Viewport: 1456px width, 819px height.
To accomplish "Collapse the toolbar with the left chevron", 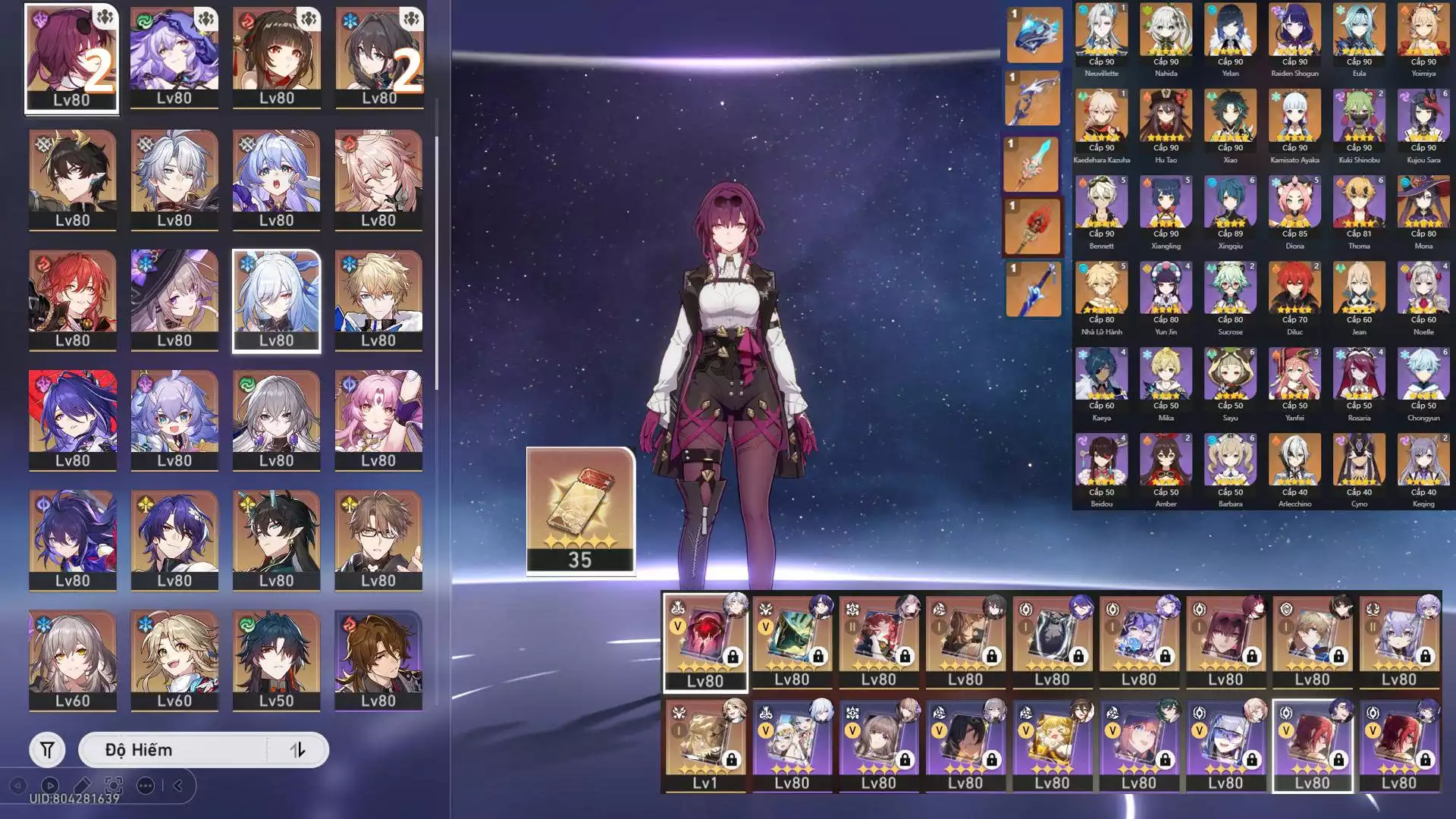I will (178, 786).
